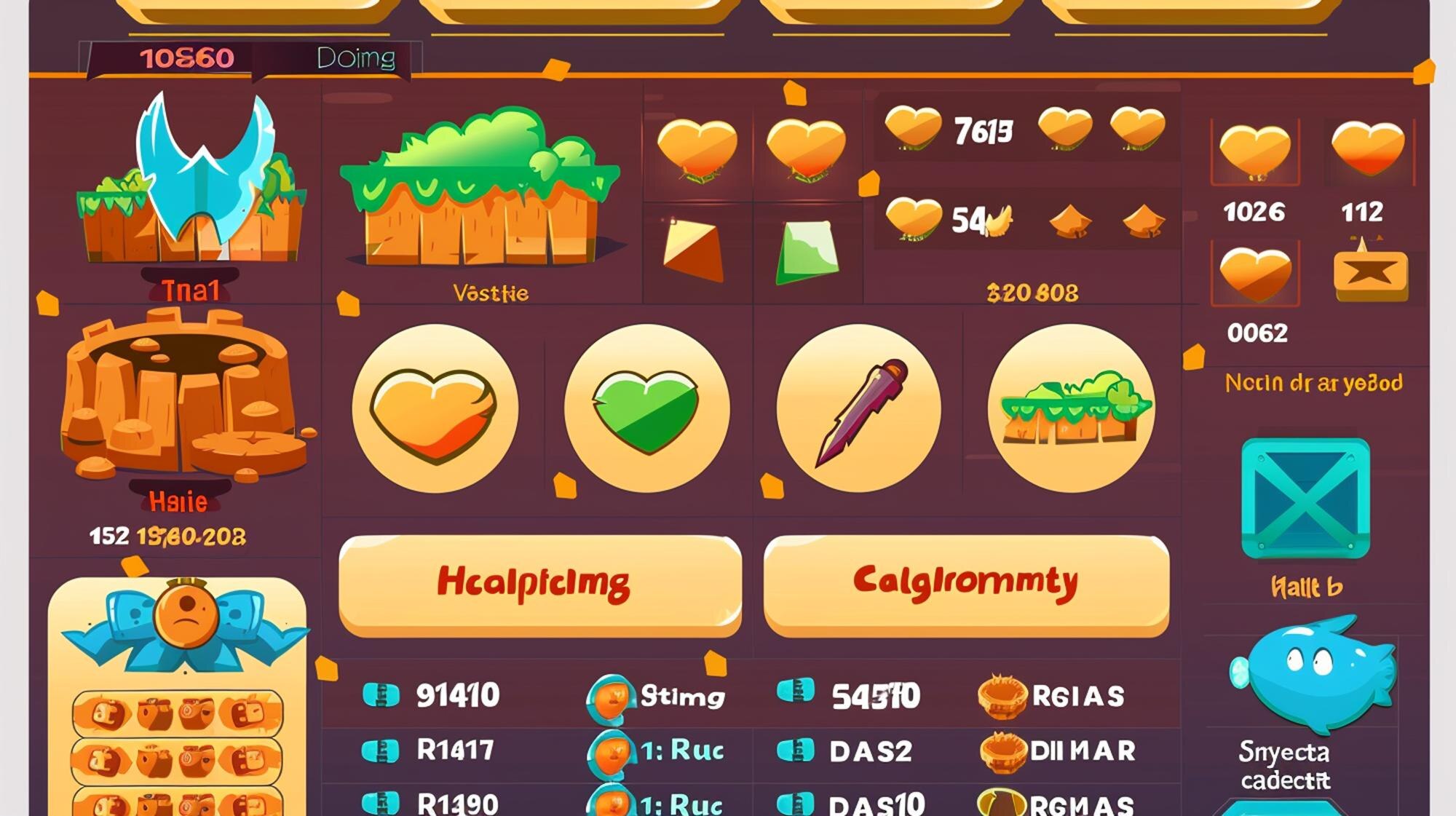1456x816 pixels.
Task: Click the orange star badge icon
Action: tap(1370, 274)
